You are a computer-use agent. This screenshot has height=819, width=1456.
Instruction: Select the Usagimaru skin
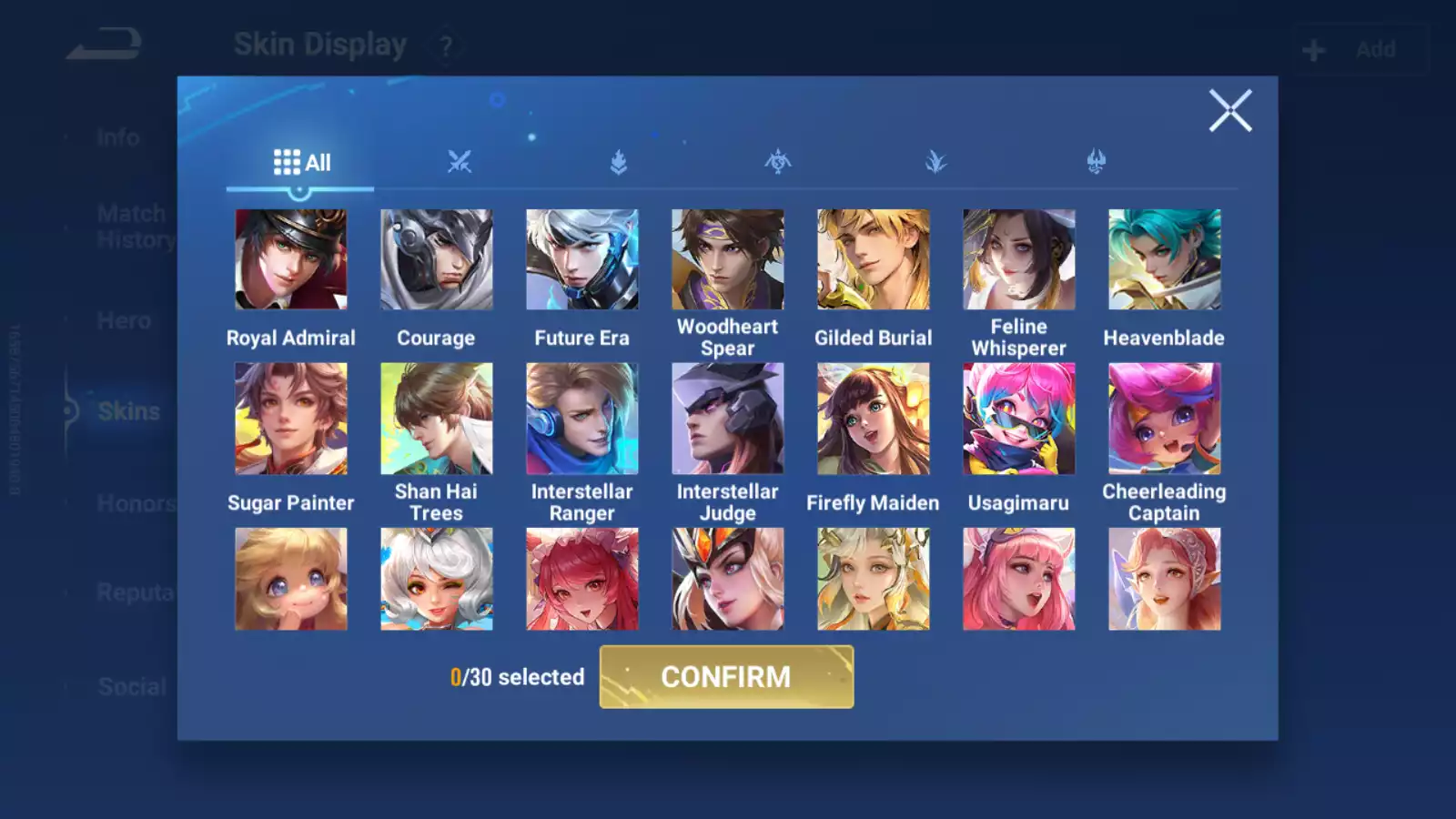point(1019,419)
